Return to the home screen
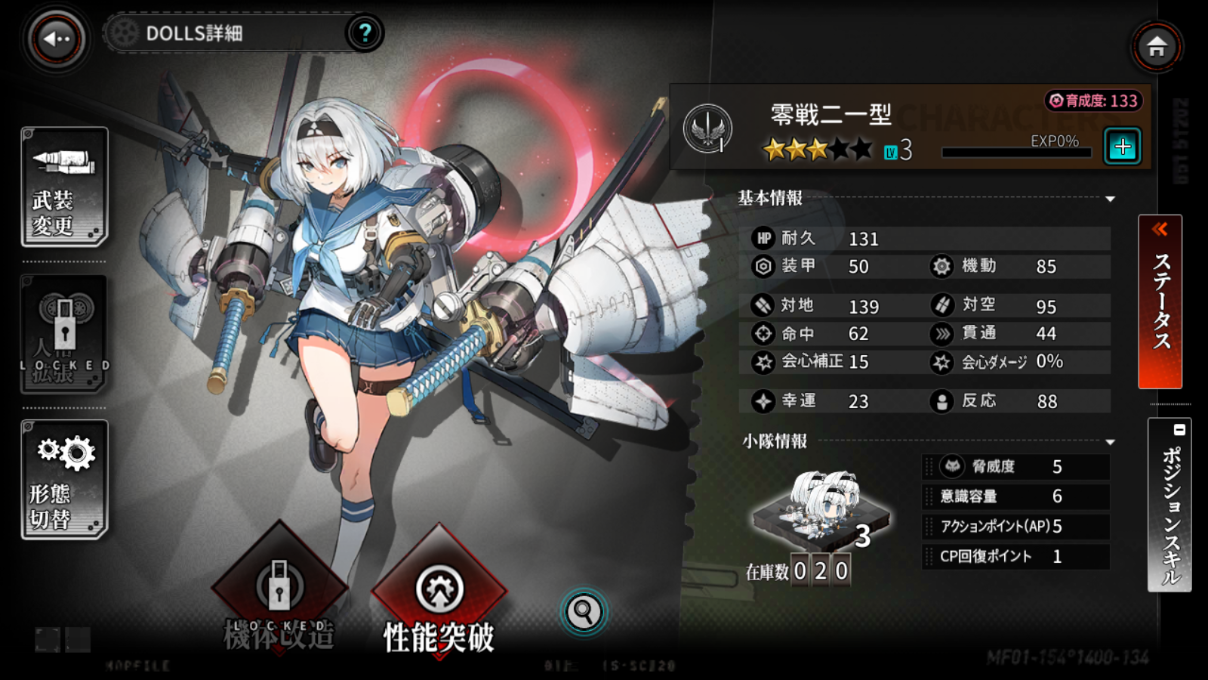Screen dimensions: 1208x680 click(x=1157, y=47)
